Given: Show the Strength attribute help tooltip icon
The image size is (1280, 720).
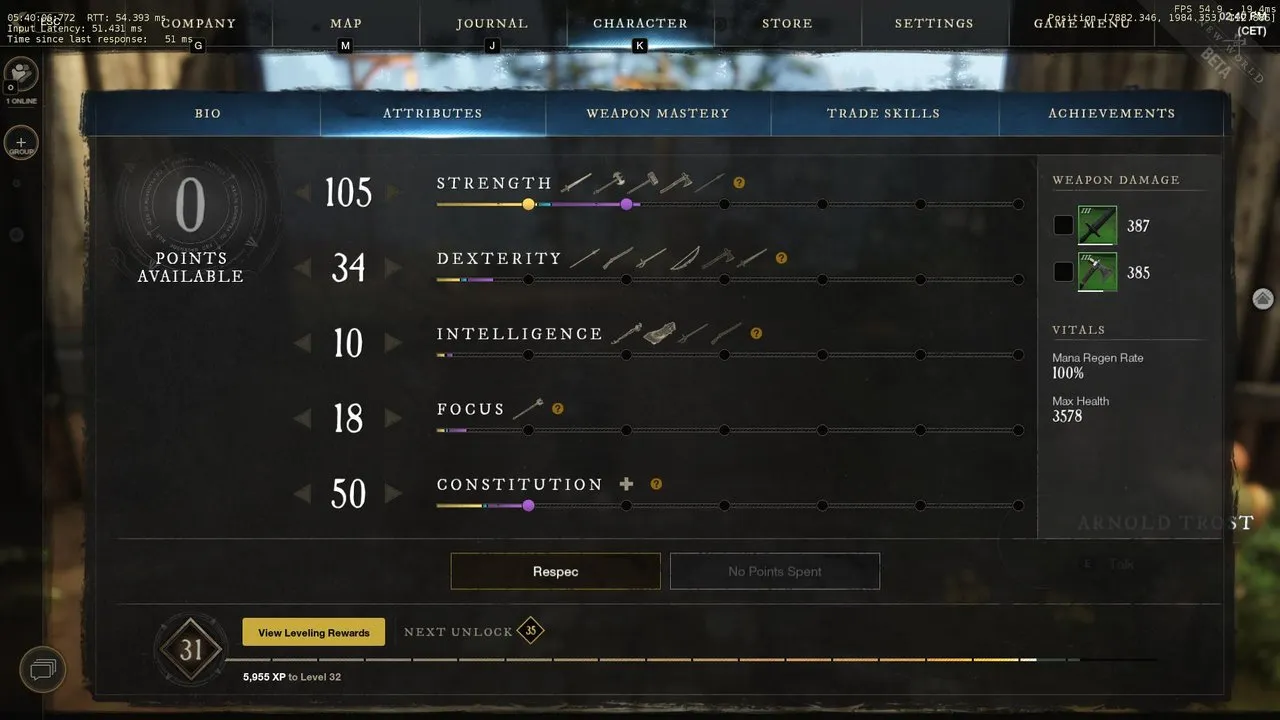Looking at the screenshot, I should [739, 183].
